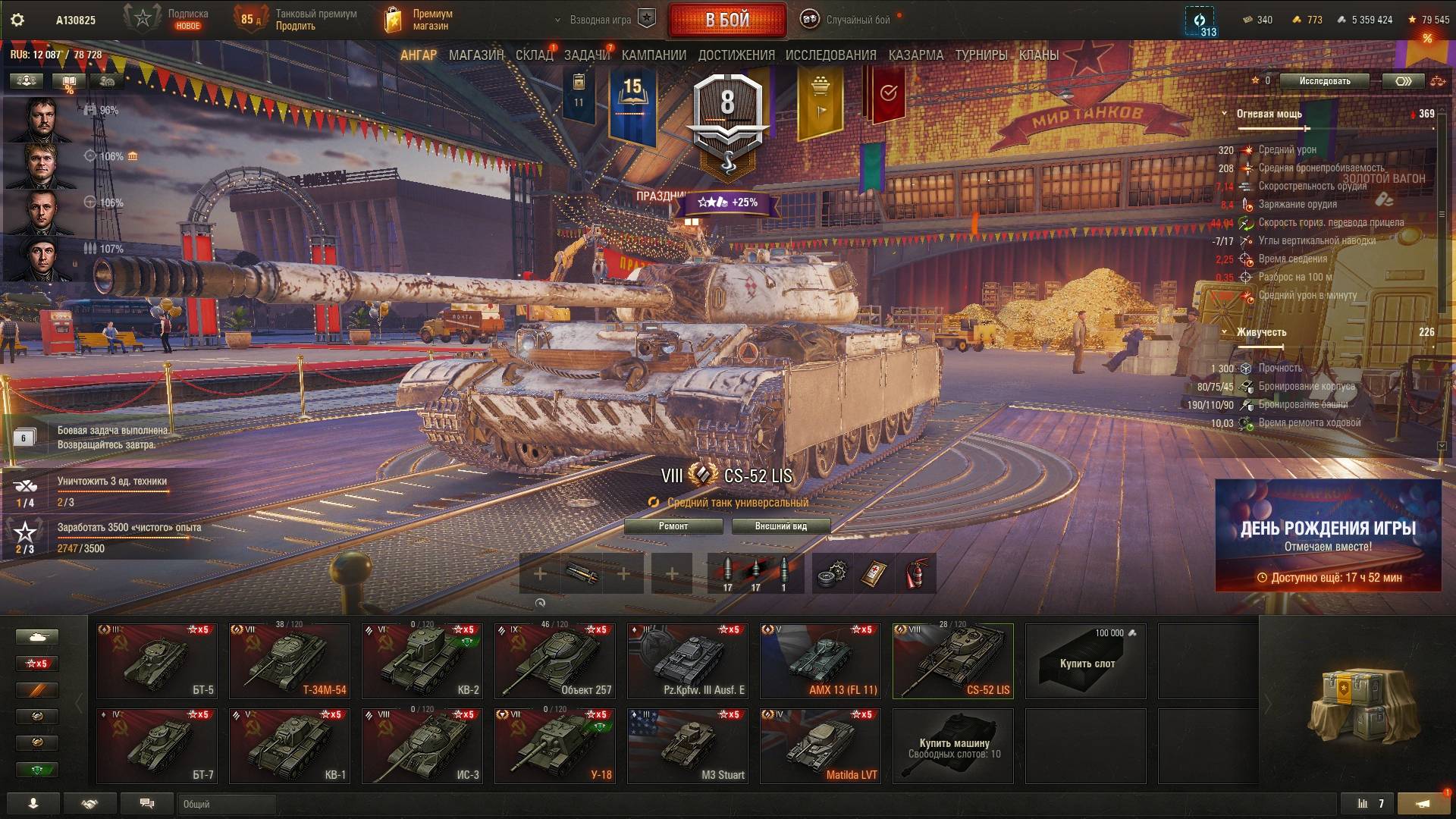The image size is (1456, 819).
Task: Choose the Т-34М-54 tank
Action: pyautogui.click(x=289, y=661)
